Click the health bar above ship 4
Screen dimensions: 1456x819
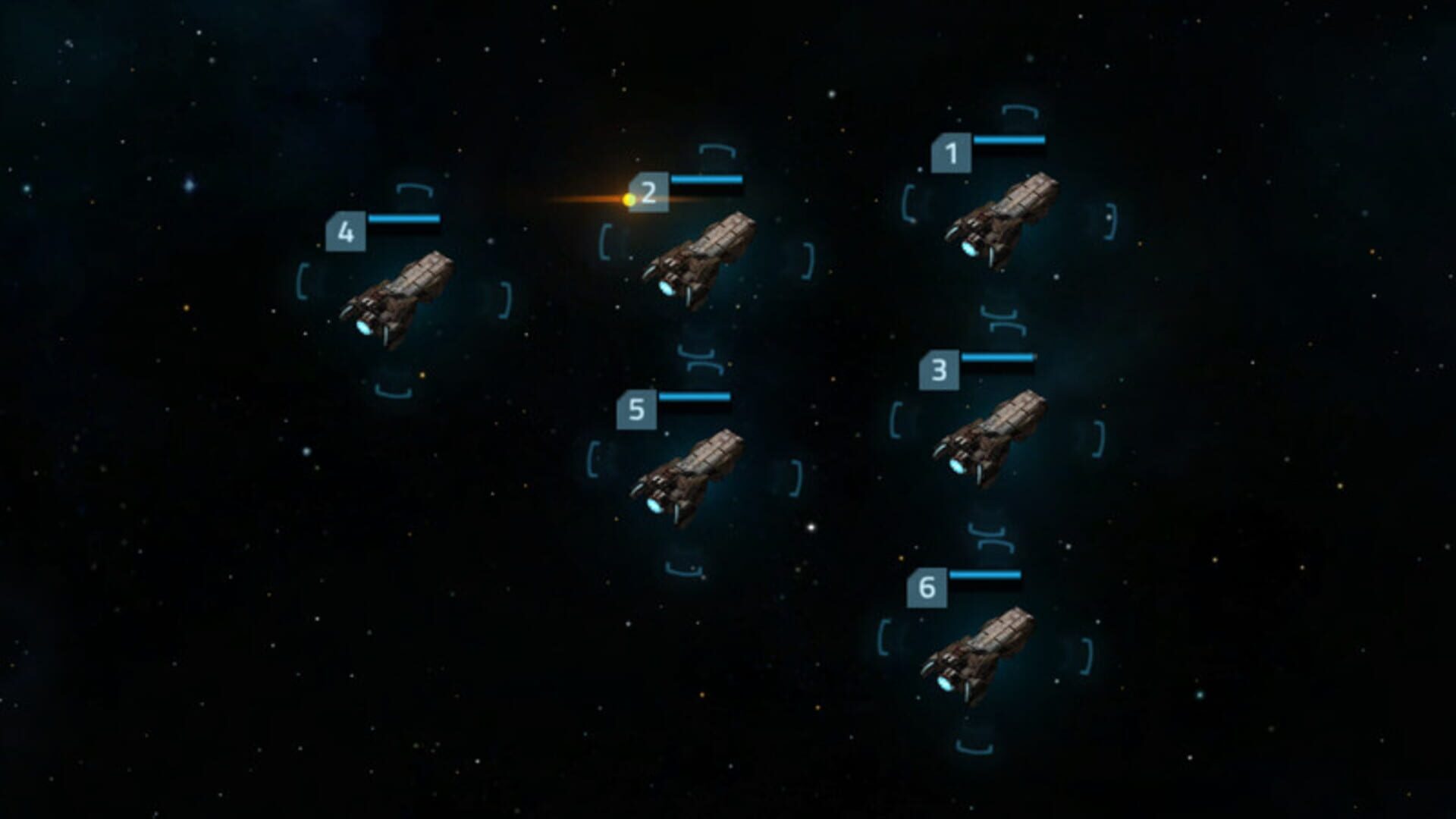[404, 218]
